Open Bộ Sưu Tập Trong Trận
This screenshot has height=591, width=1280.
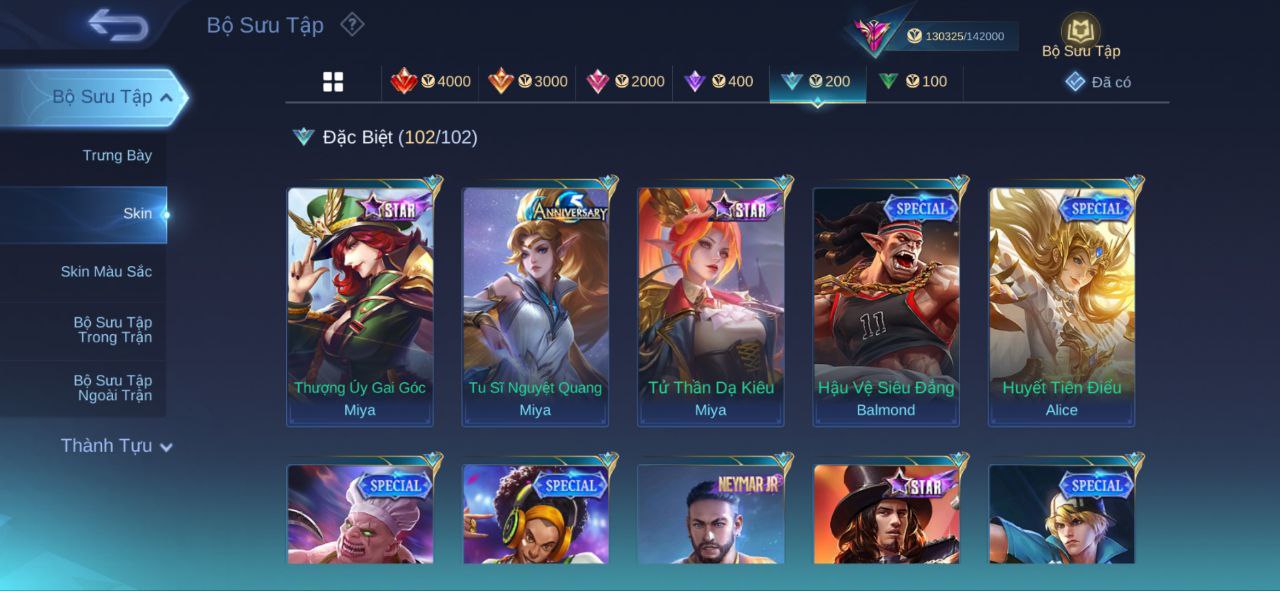point(113,330)
